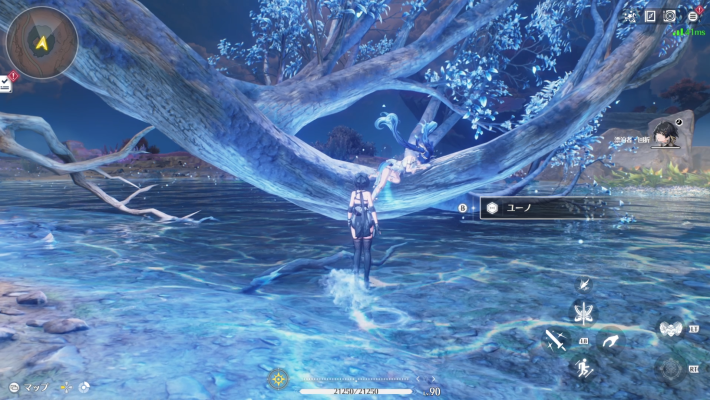Image resolution: width=710 pixels, height=400 pixels.
Task: Use the butterfly wings skill
Action: tap(583, 312)
